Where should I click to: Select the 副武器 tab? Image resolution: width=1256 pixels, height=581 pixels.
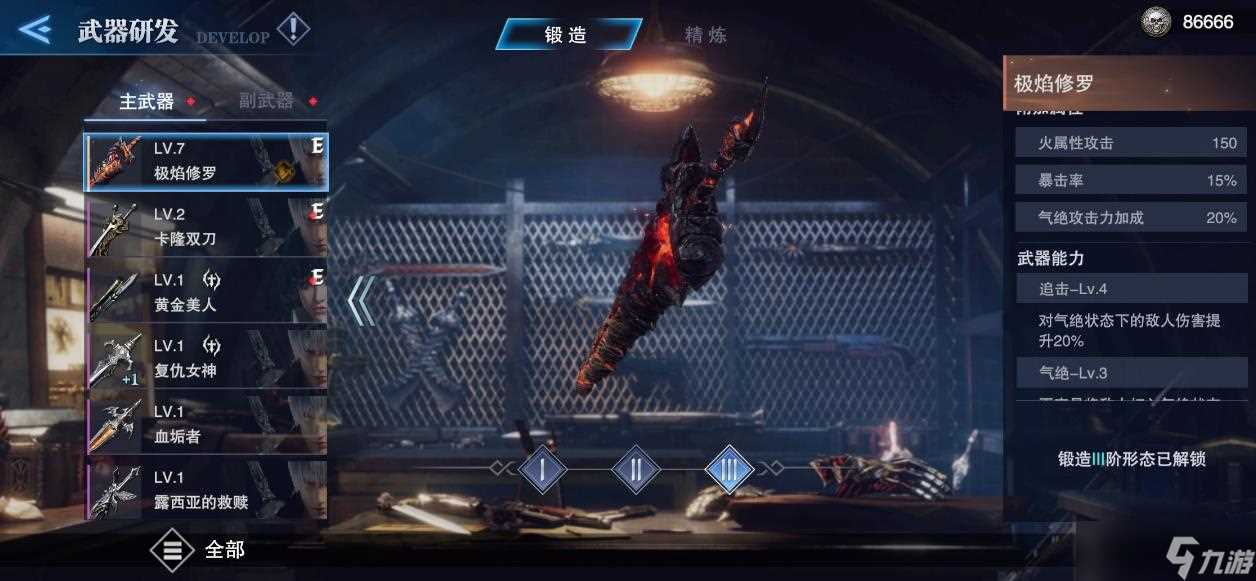coord(266,101)
